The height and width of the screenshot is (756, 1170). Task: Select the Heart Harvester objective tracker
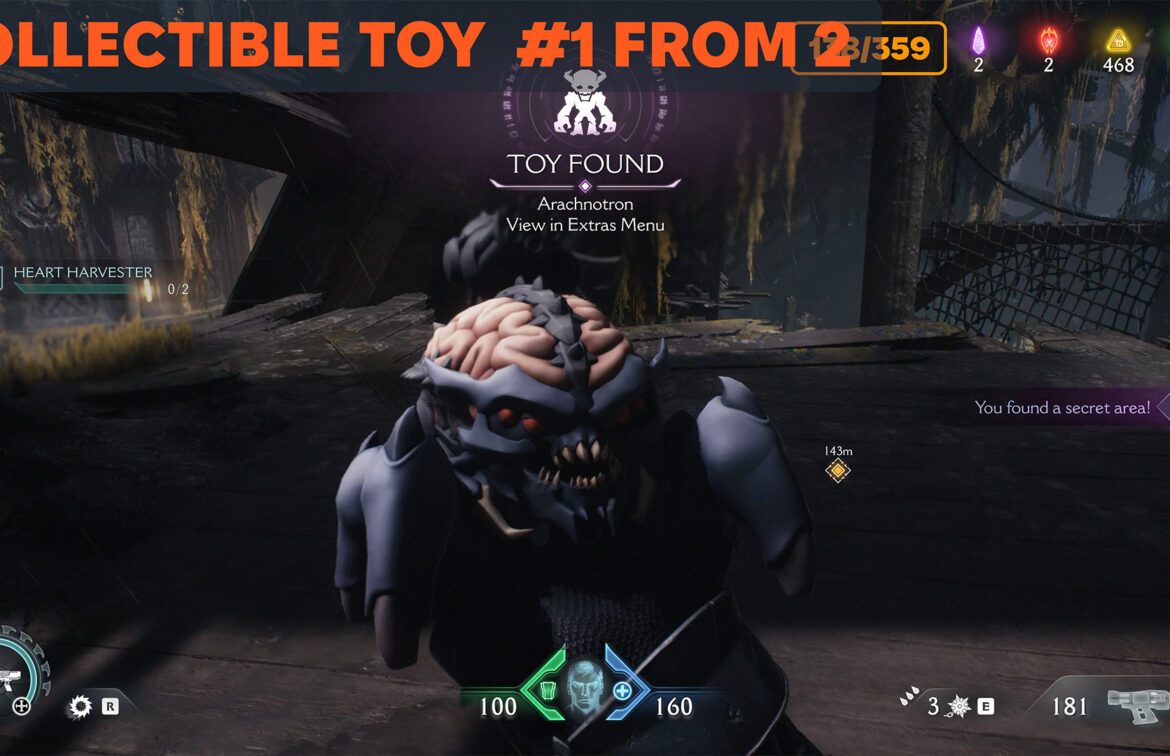point(82,273)
